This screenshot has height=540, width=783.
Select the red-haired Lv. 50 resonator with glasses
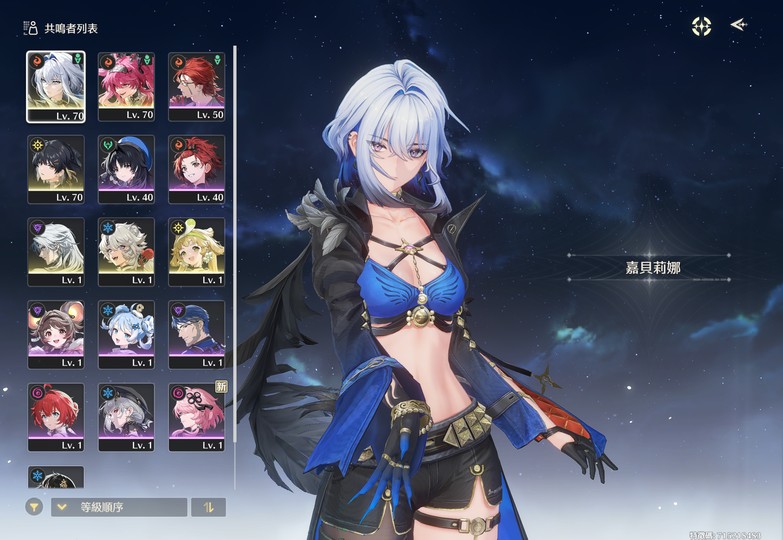tap(197, 86)
